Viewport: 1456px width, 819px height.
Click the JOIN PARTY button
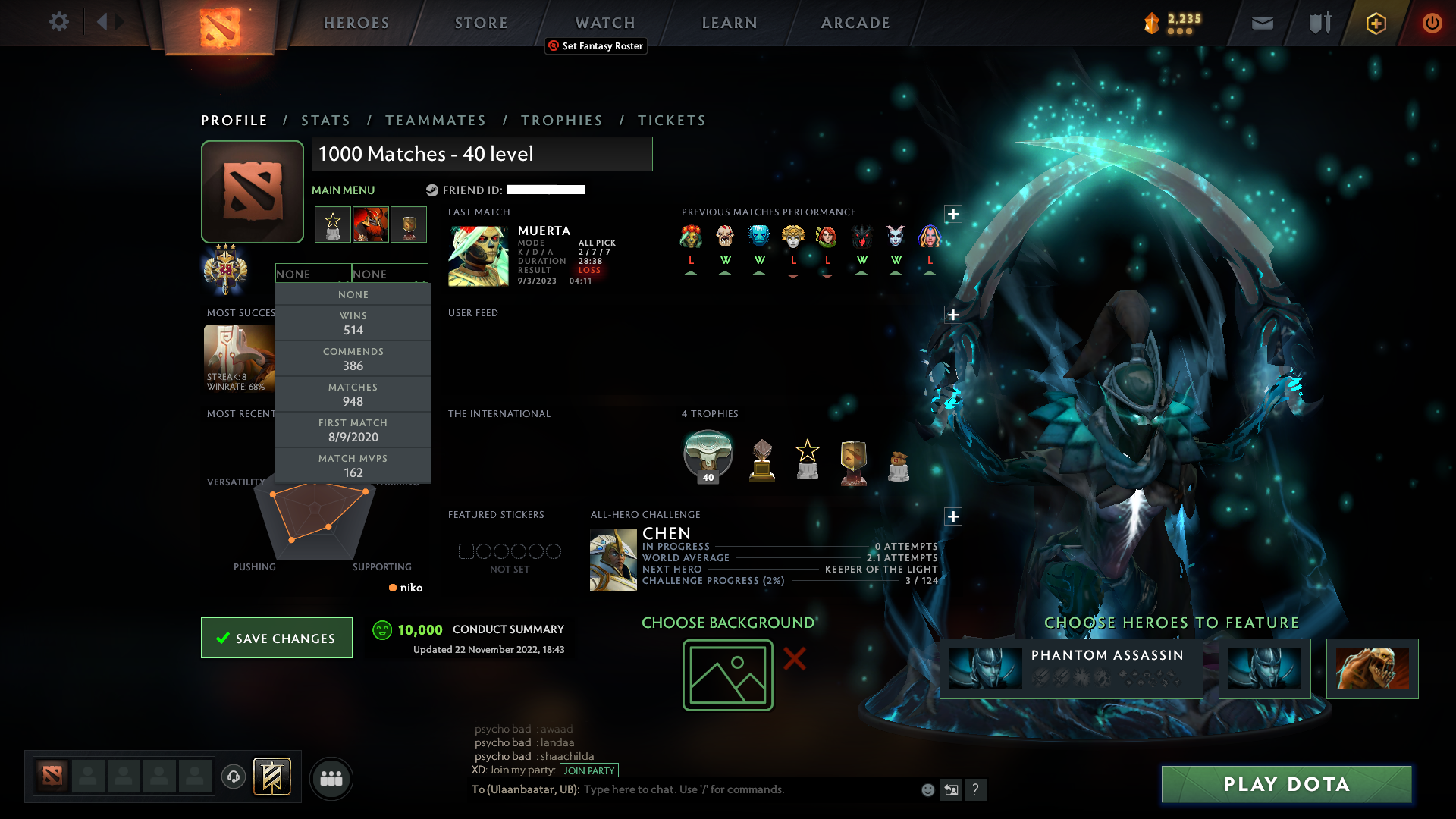589,770
